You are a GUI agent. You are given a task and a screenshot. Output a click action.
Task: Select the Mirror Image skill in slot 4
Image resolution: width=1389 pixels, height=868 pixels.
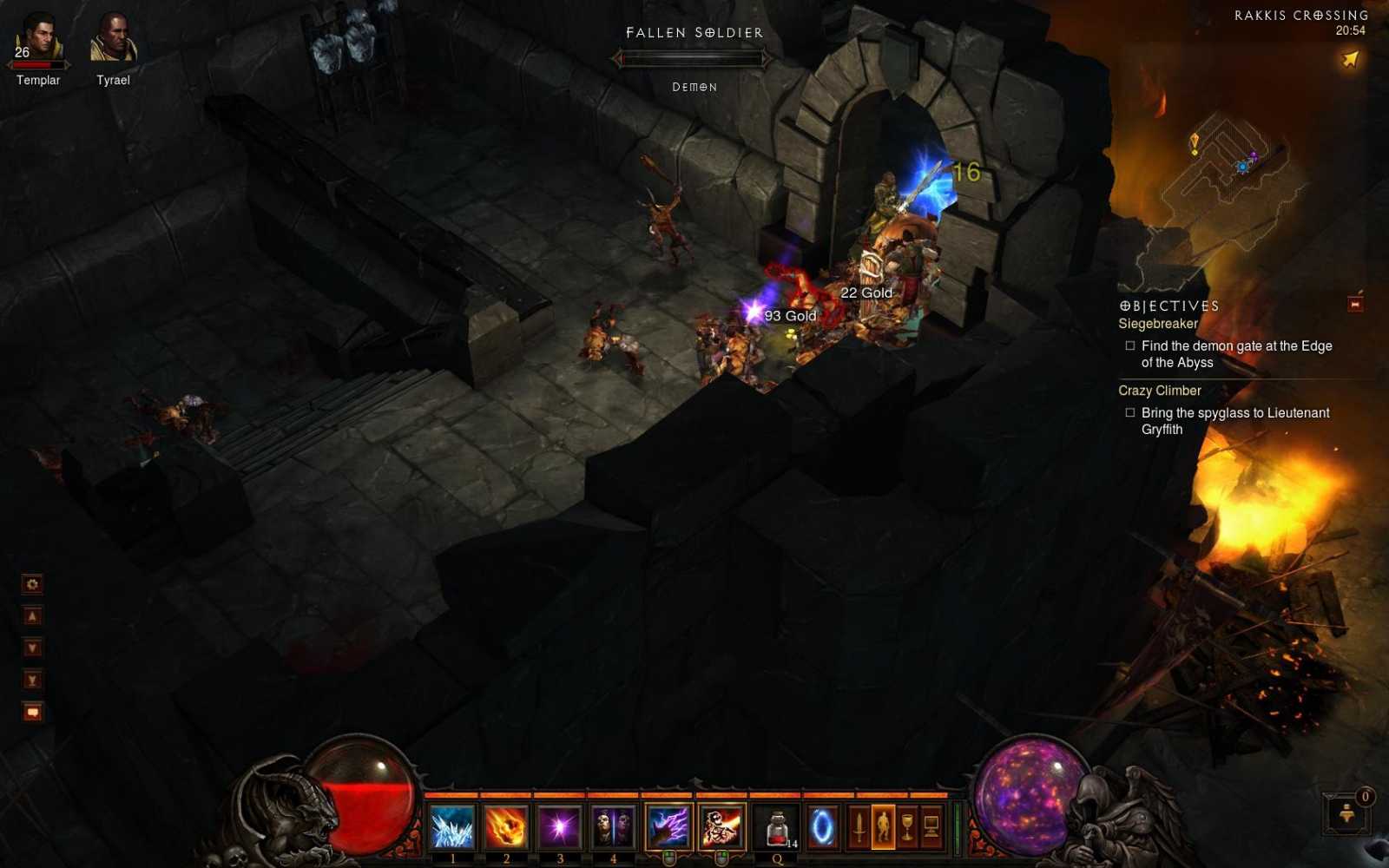[613, 826]
